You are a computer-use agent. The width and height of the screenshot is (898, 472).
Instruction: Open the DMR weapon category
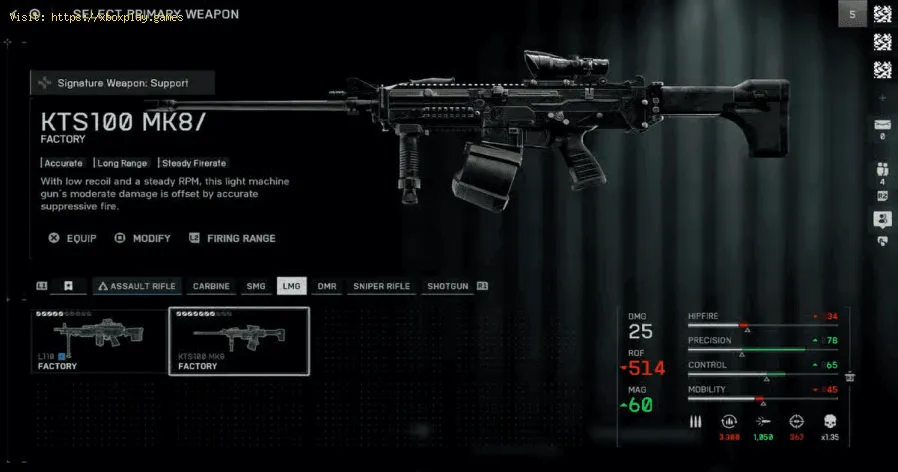[x=327, y=286]
